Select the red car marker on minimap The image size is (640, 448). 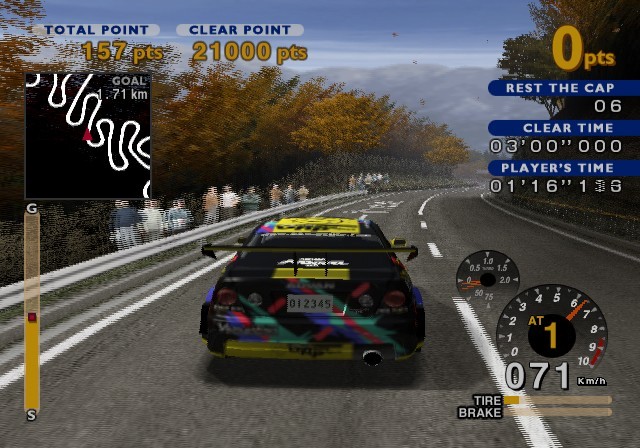tap(87, 135)
